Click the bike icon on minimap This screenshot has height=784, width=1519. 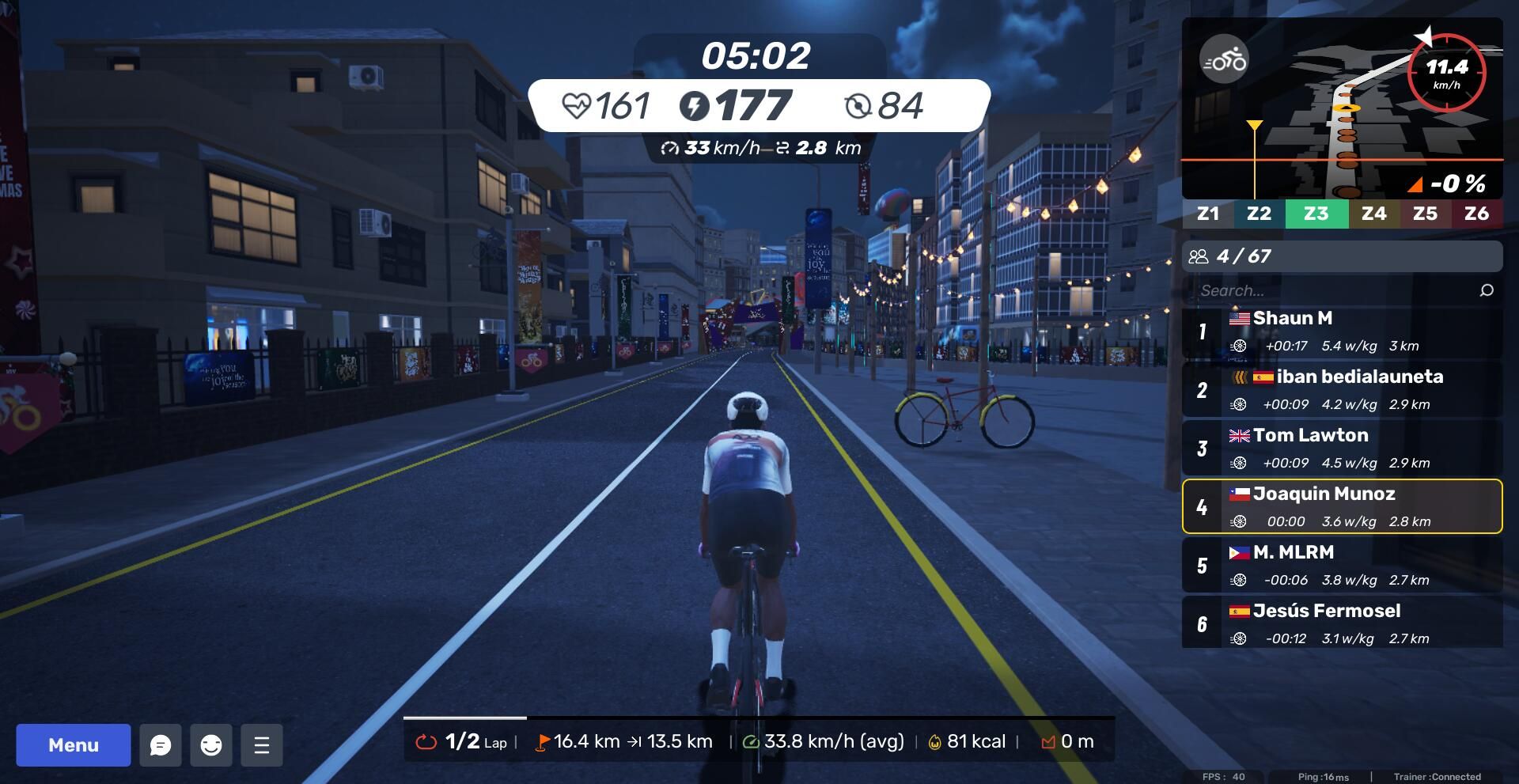[x=1224, y=60]
